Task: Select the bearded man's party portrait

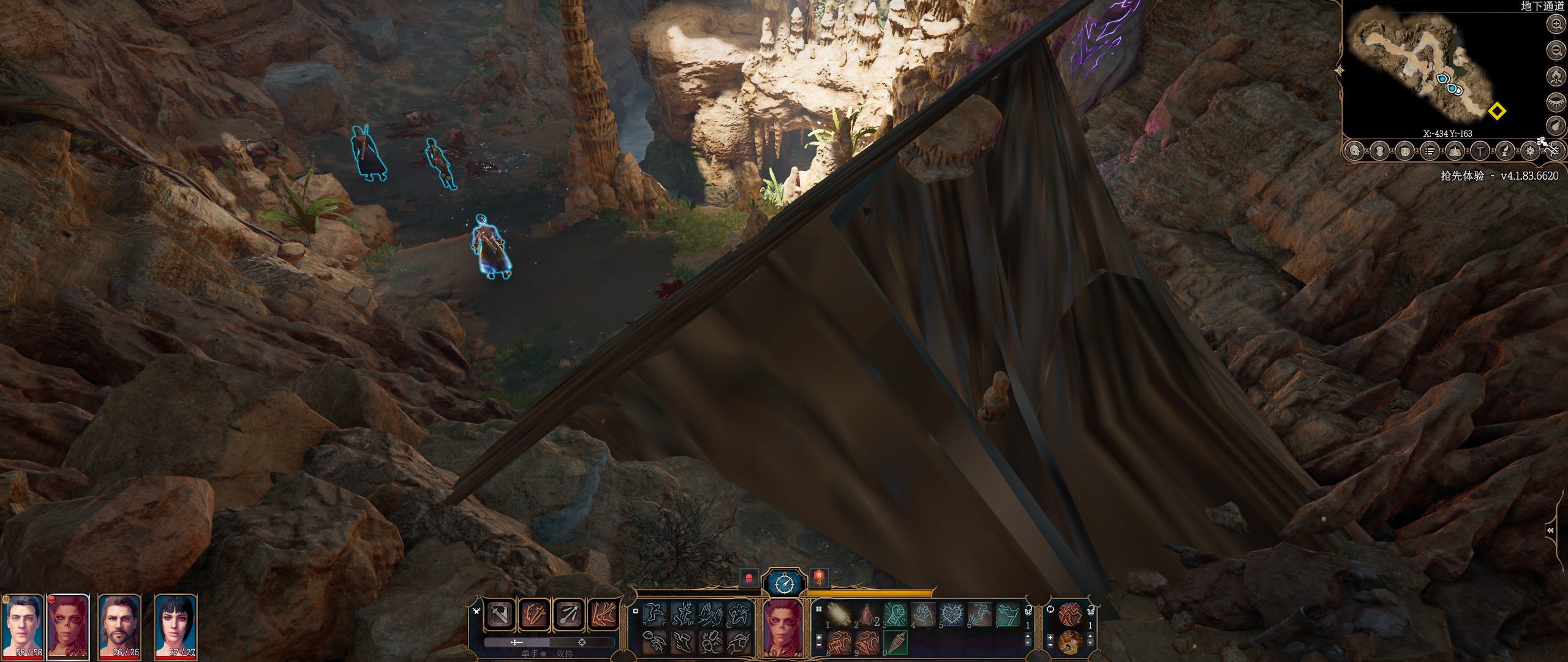Action: (x=120, y=625)
